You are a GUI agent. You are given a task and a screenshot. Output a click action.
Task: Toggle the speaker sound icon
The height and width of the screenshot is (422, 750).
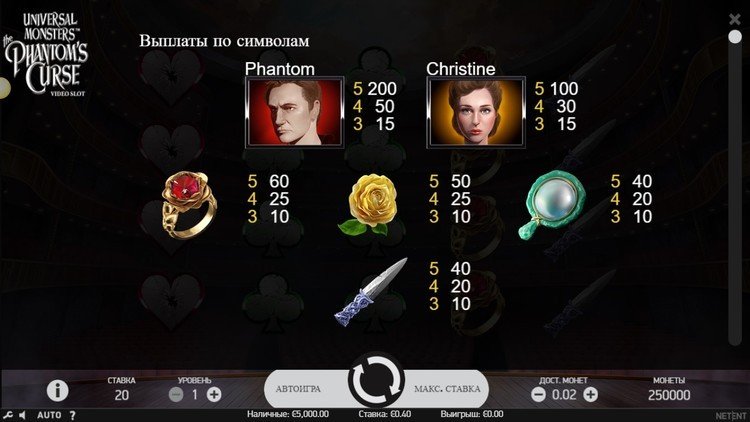coord(24,415)
